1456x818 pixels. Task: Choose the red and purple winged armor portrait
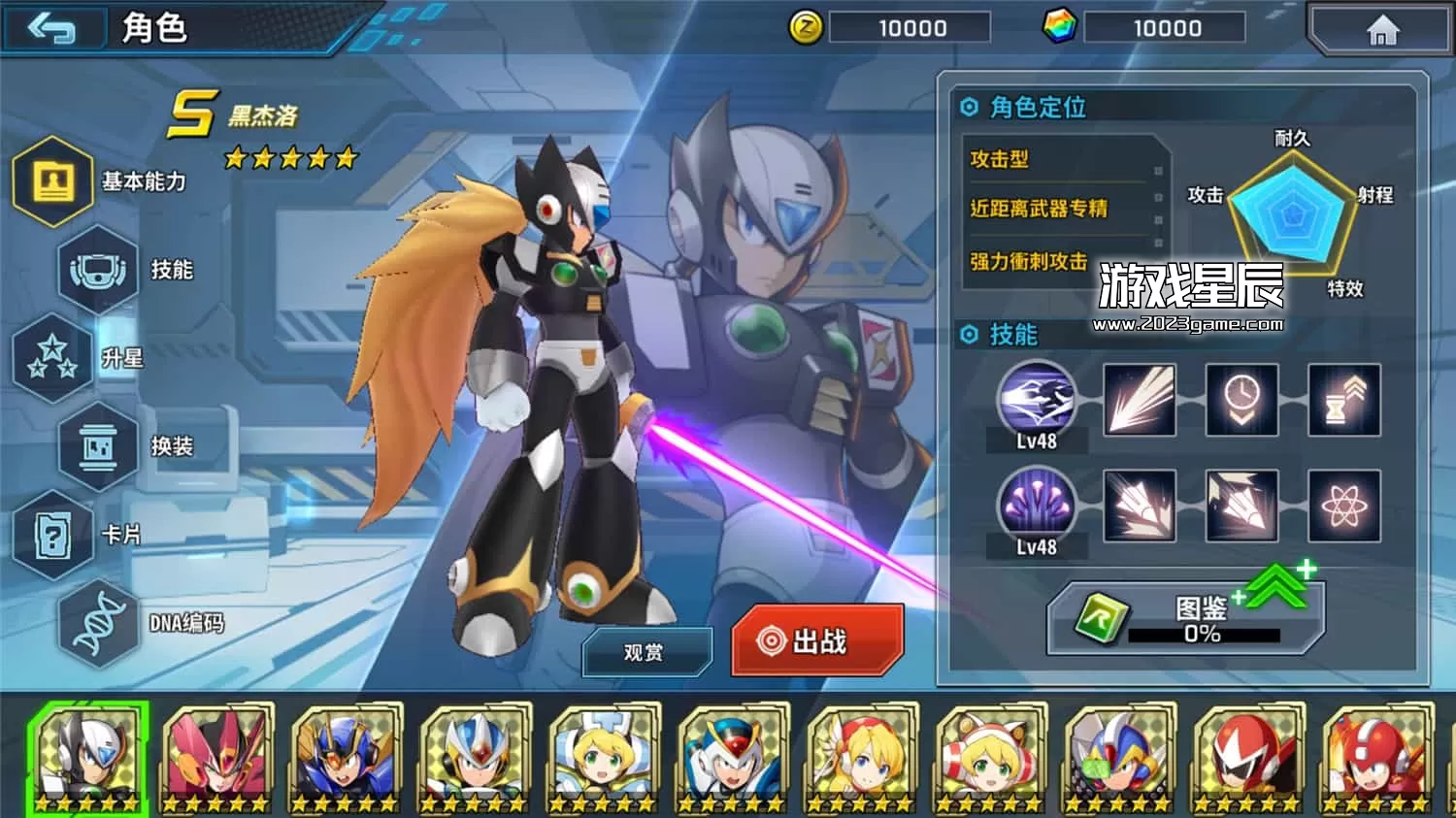point(215,758)
